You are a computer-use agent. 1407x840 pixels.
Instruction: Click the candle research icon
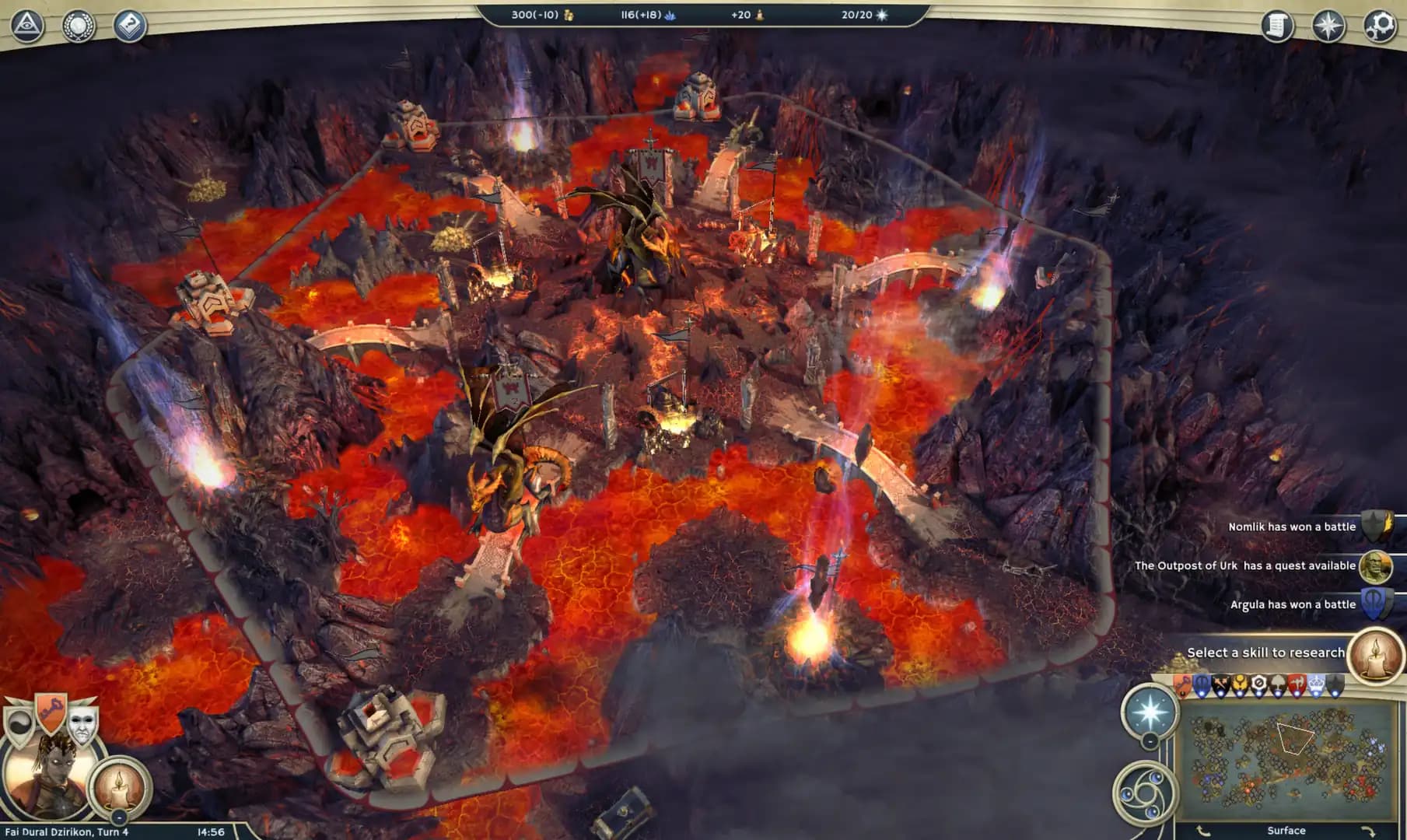(118, 788)
